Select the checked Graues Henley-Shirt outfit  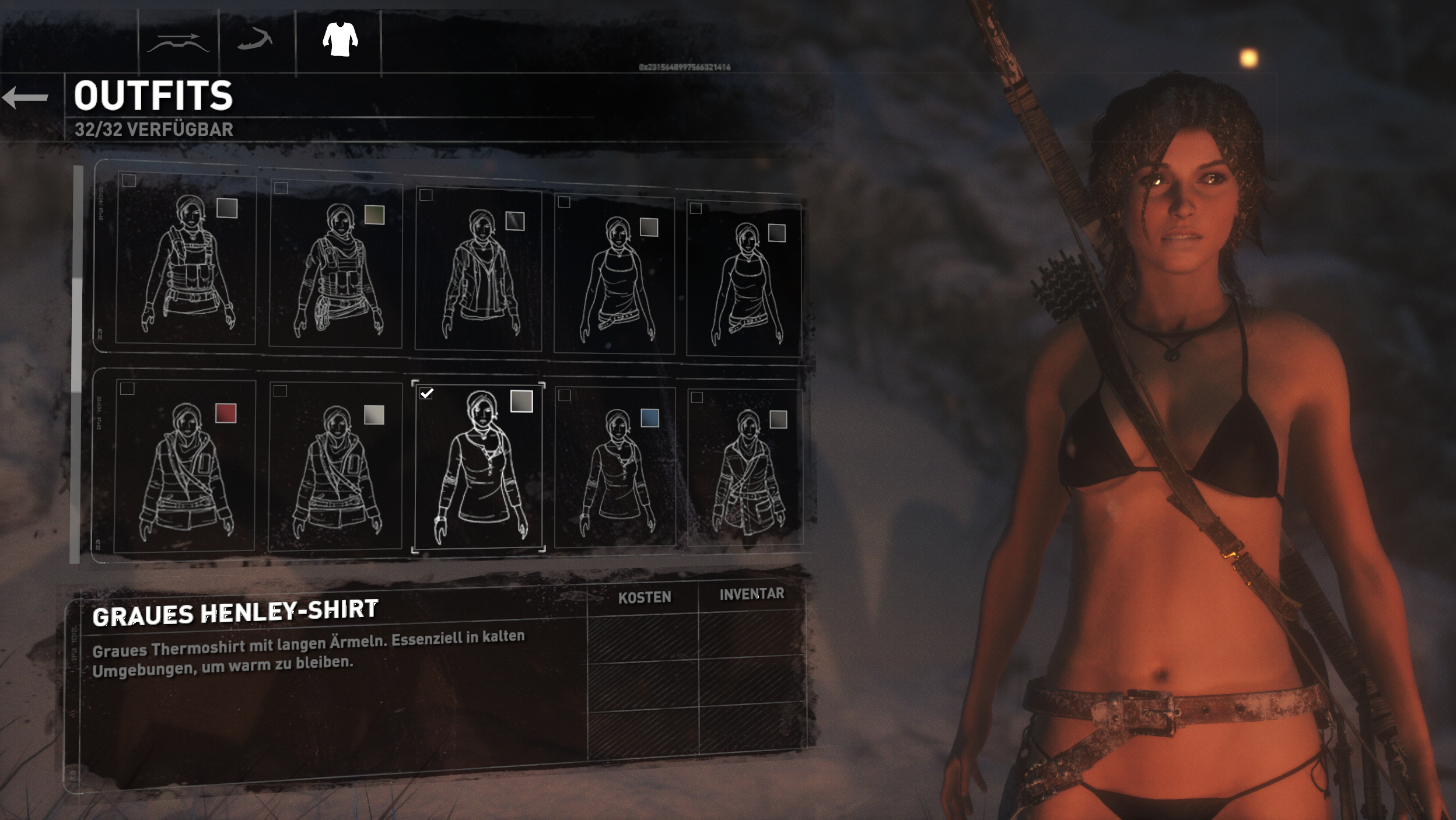coord(479,467)
